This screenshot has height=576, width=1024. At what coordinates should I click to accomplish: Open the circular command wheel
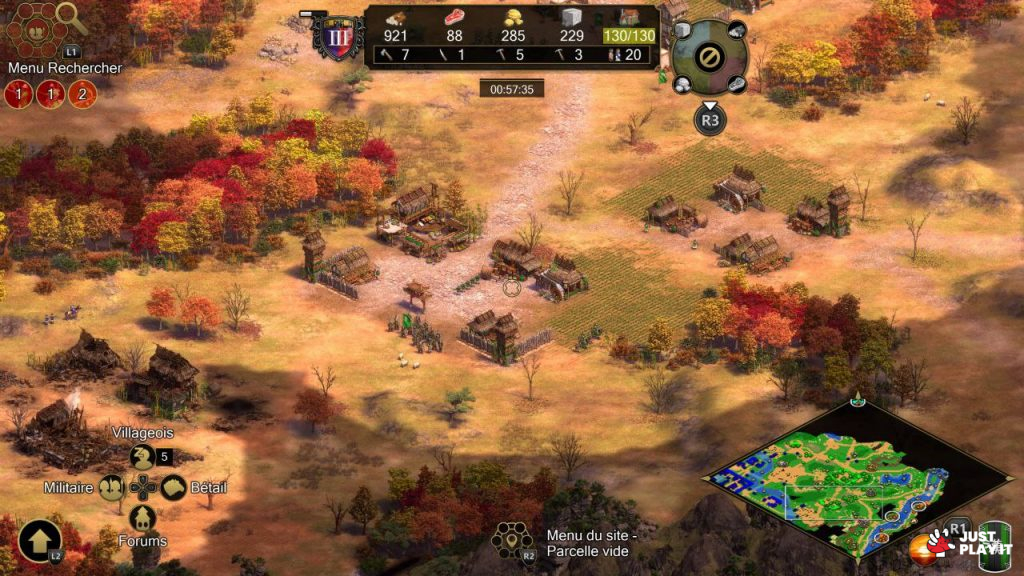(708, 56)
